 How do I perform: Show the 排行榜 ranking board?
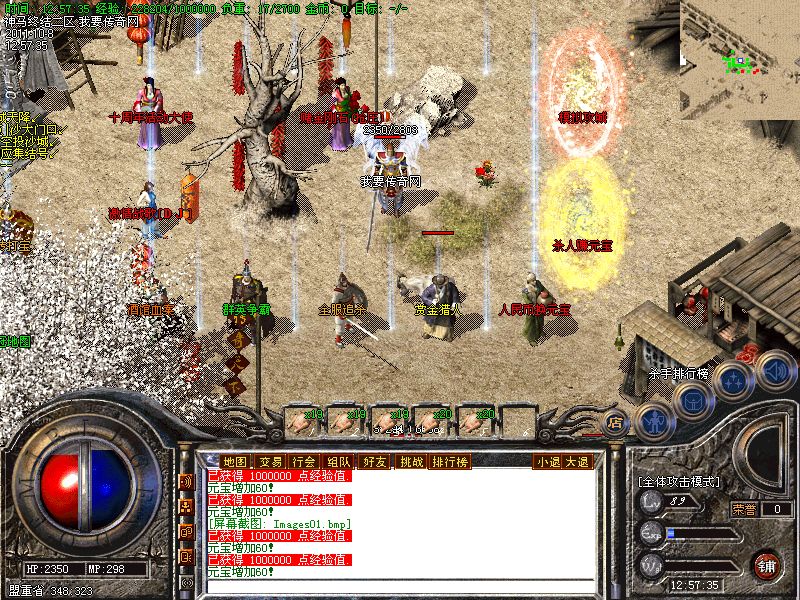[x=451, y=461]
